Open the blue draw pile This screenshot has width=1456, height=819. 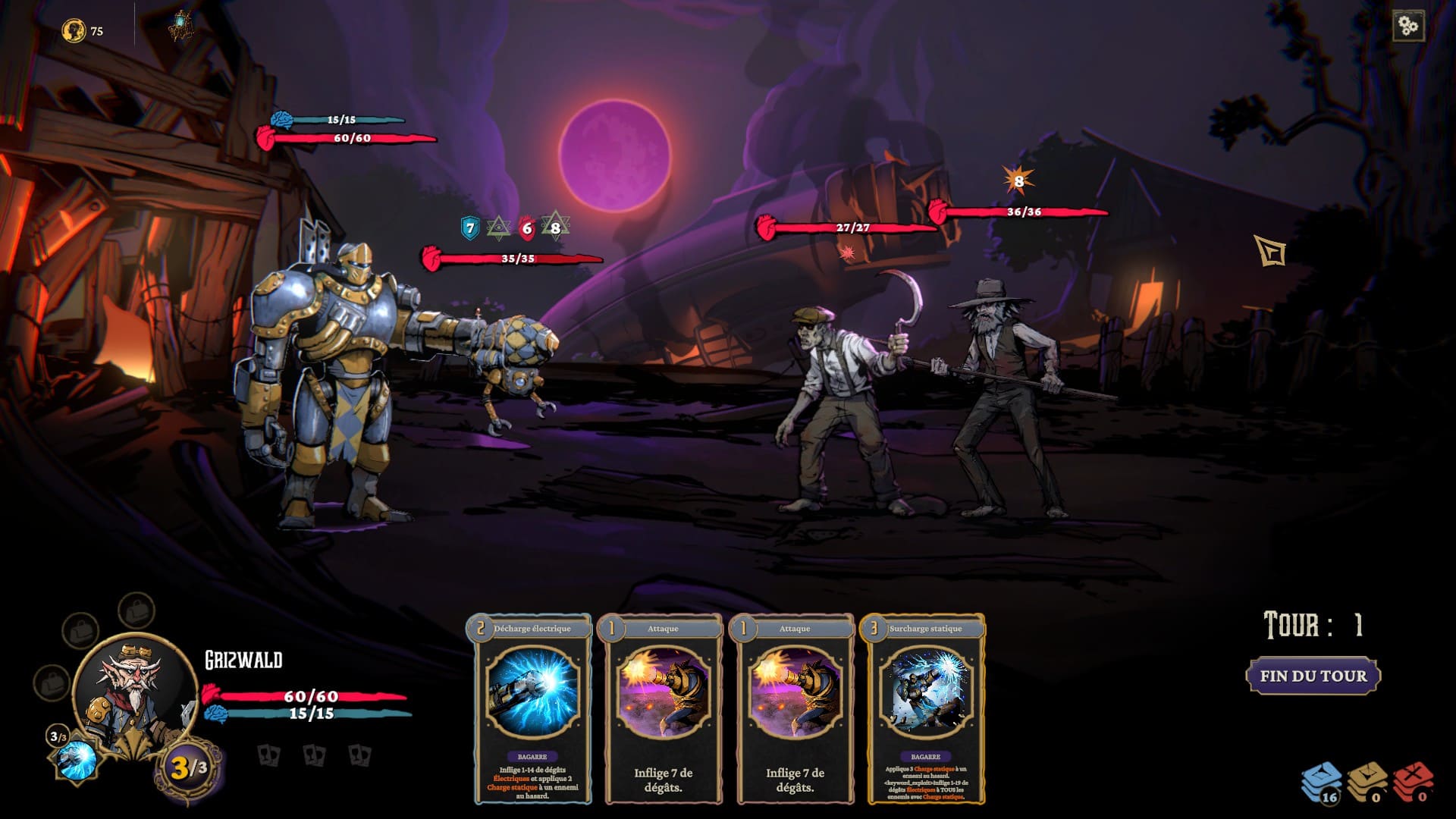pos(1321,783)
